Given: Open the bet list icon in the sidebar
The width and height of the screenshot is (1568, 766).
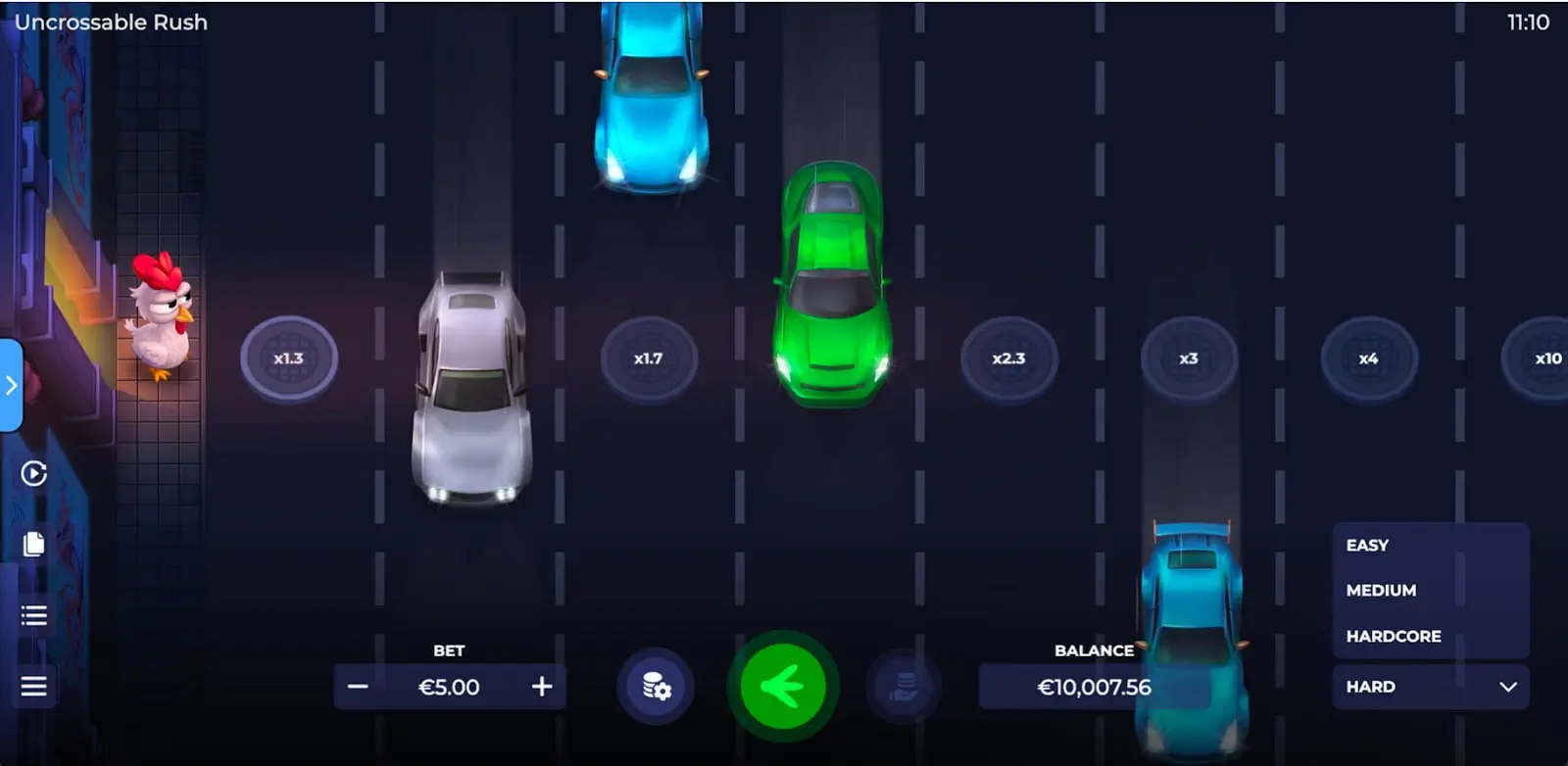Looking at the screenshot, I should click(32, 615).
